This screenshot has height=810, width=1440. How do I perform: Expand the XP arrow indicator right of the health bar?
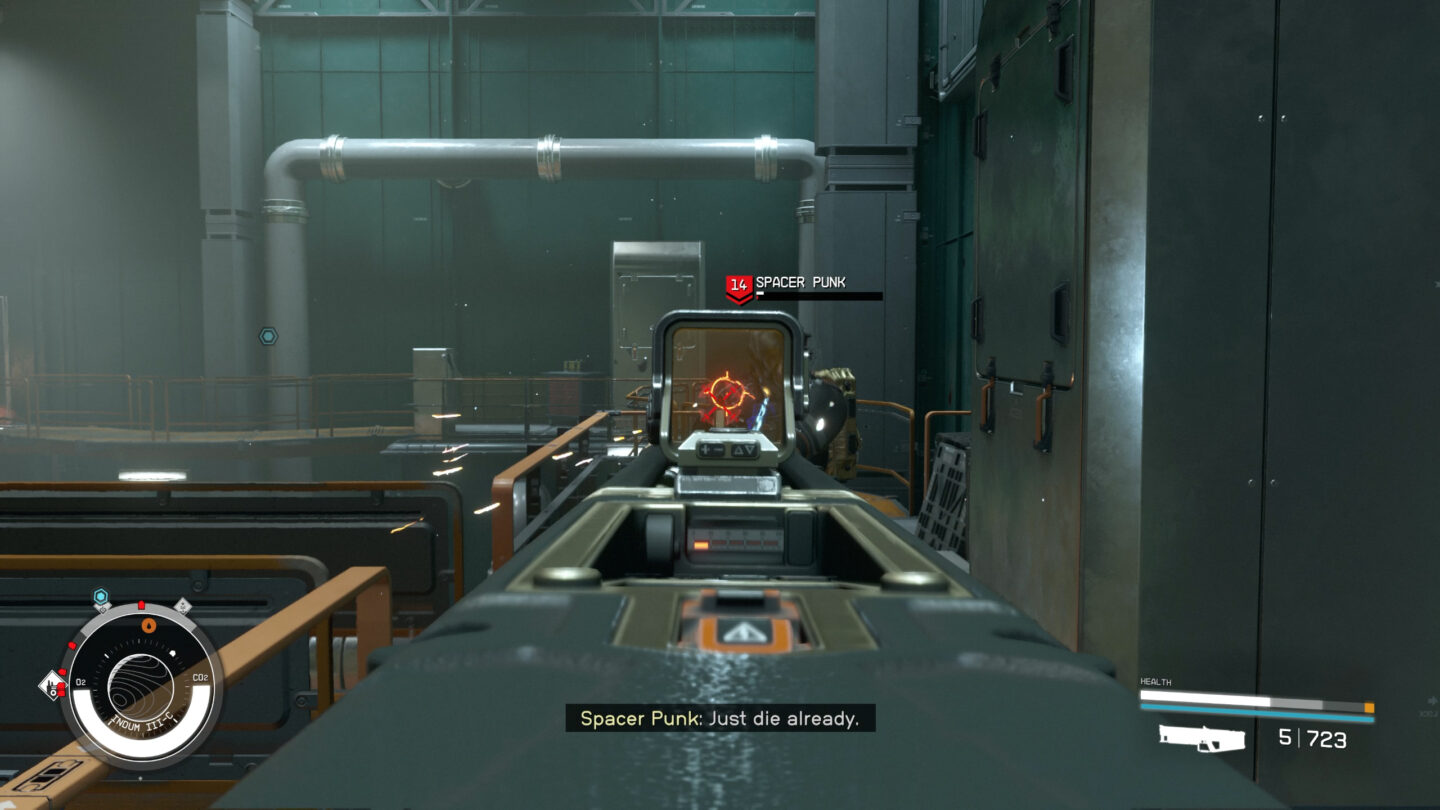[1433, 701]
